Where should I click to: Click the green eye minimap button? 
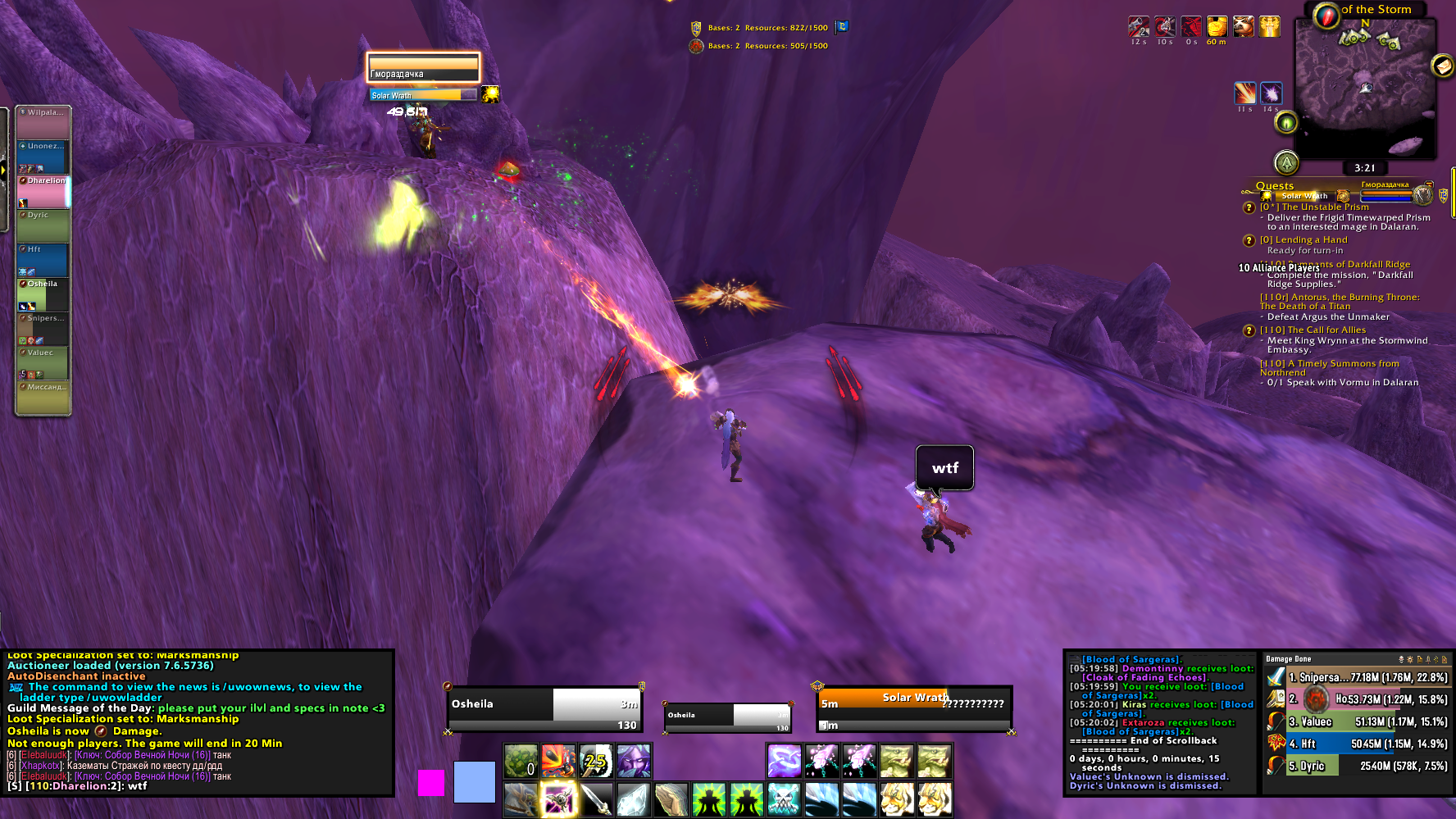coord(1285,123)
